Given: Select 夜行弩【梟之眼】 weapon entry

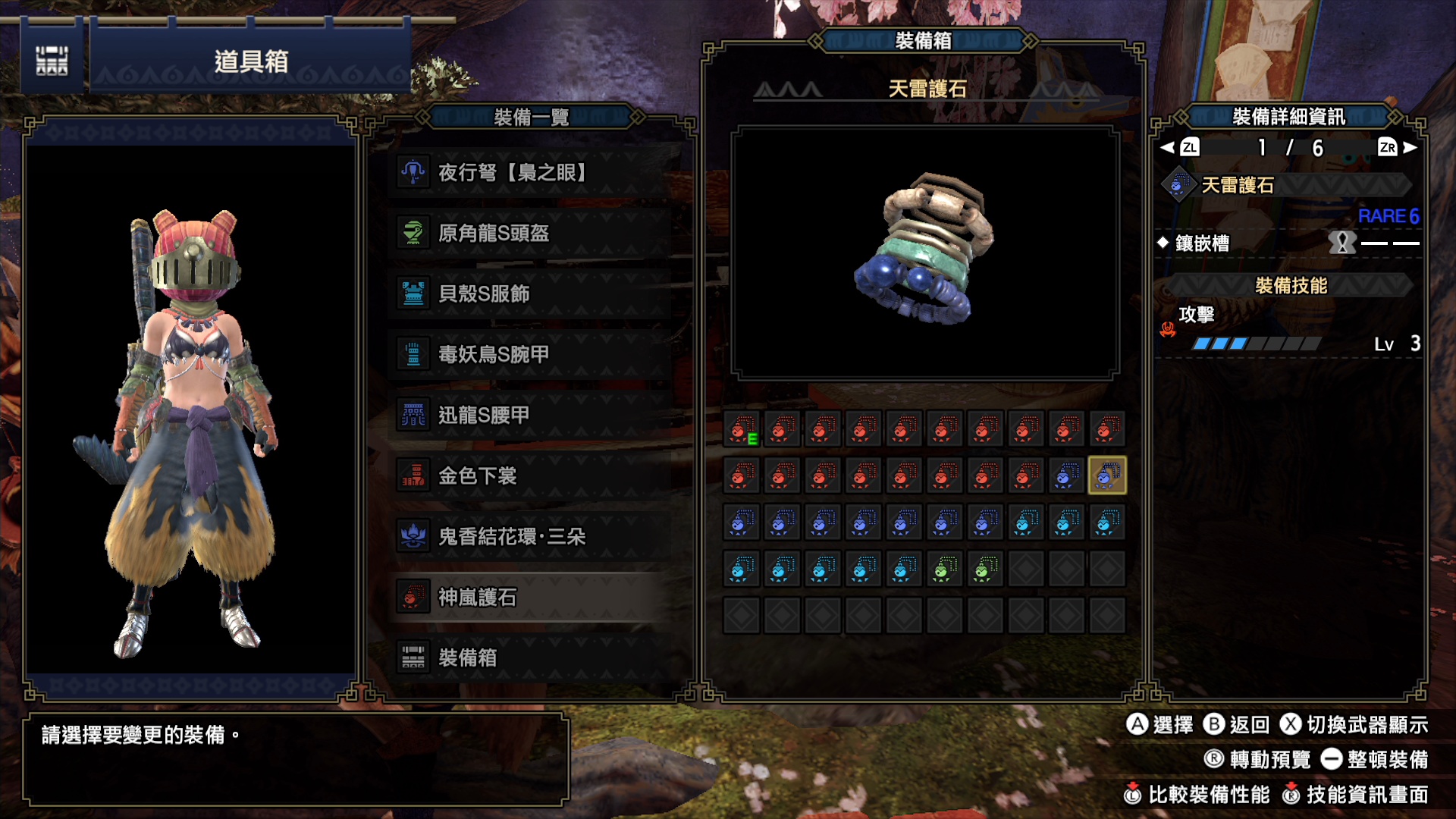Looking at the screenshot, I should [x=531, y=173].
